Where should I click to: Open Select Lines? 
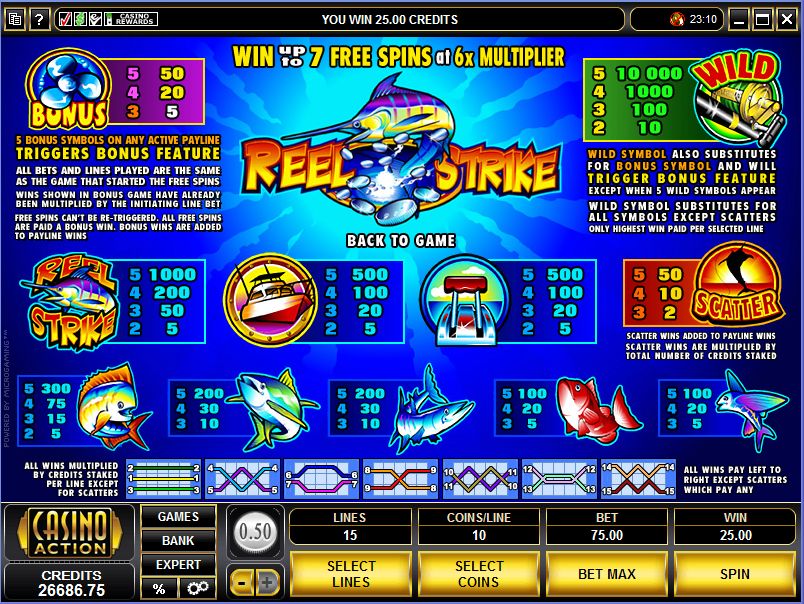pyautogui.click(x=350, y=574)
